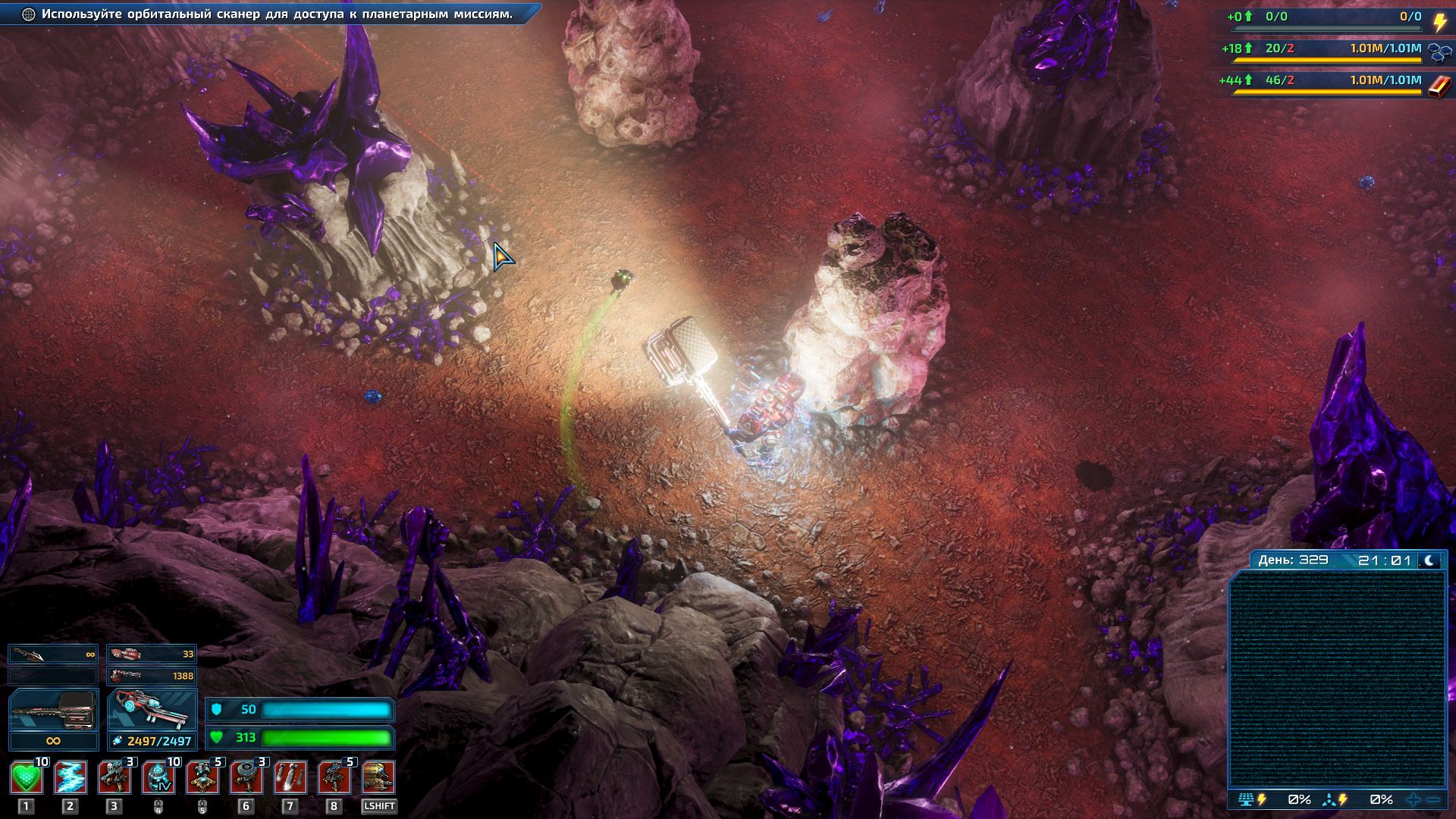Select the blue canister item marked IV

[158, 778]
